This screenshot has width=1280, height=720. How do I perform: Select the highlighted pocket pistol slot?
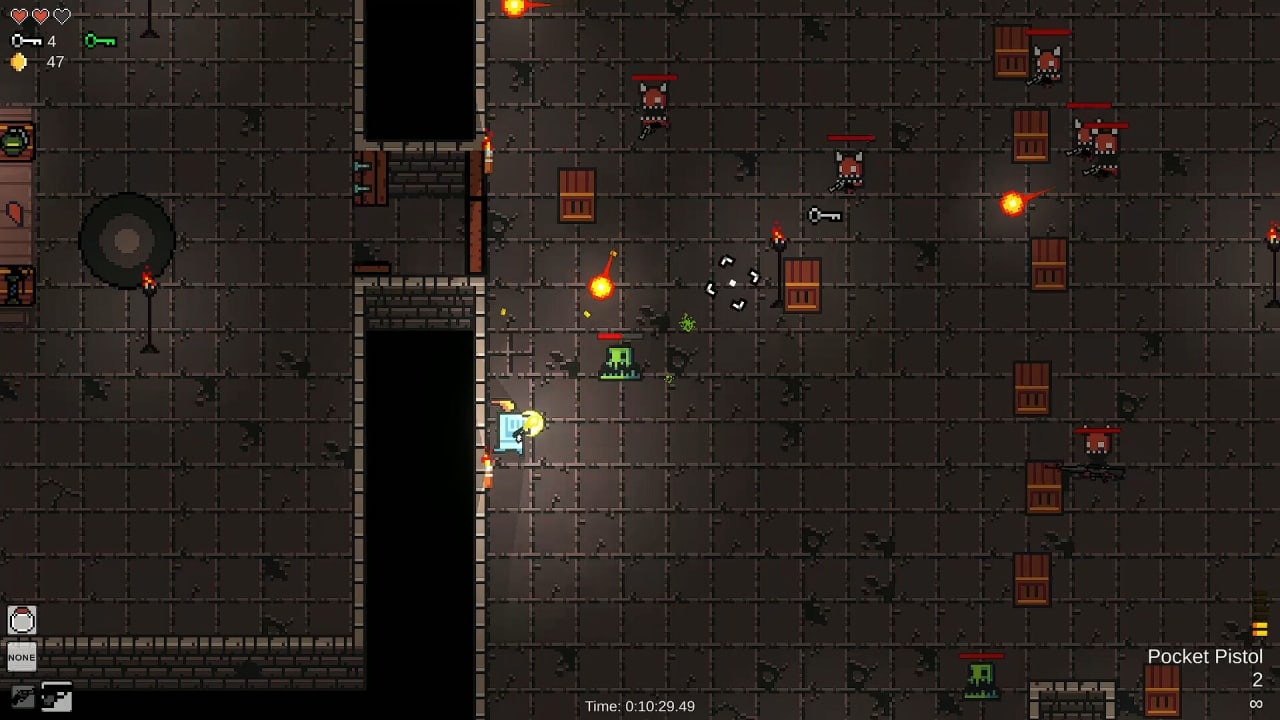point(56,697)
